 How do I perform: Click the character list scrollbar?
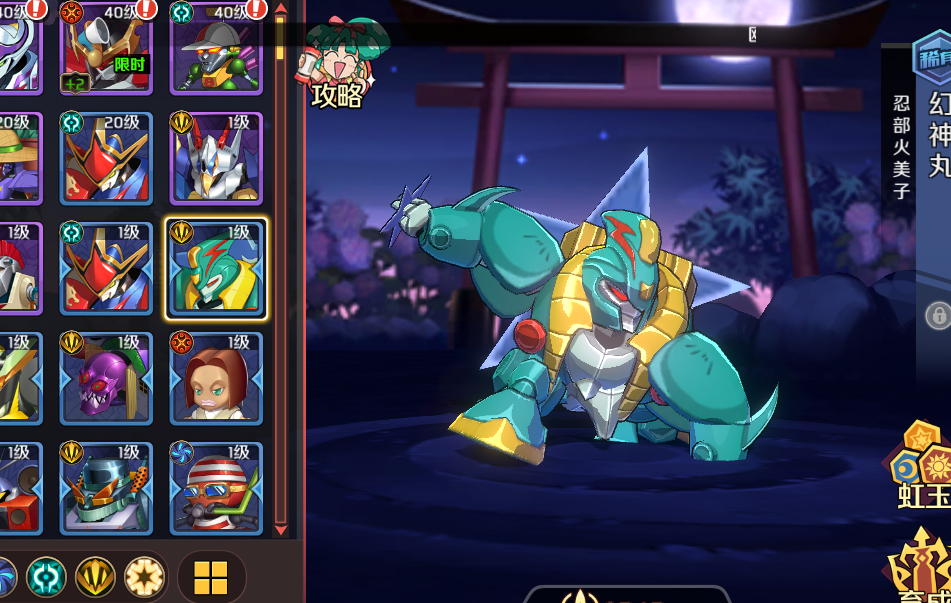[280, 270]
